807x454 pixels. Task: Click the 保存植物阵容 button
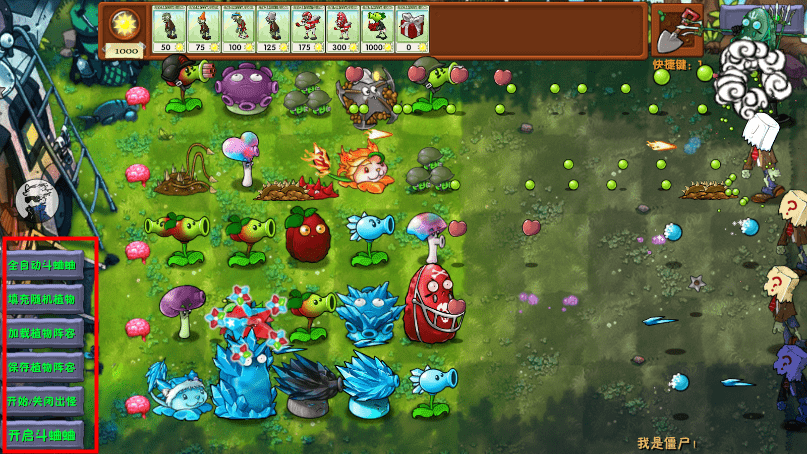pos(44,367)
